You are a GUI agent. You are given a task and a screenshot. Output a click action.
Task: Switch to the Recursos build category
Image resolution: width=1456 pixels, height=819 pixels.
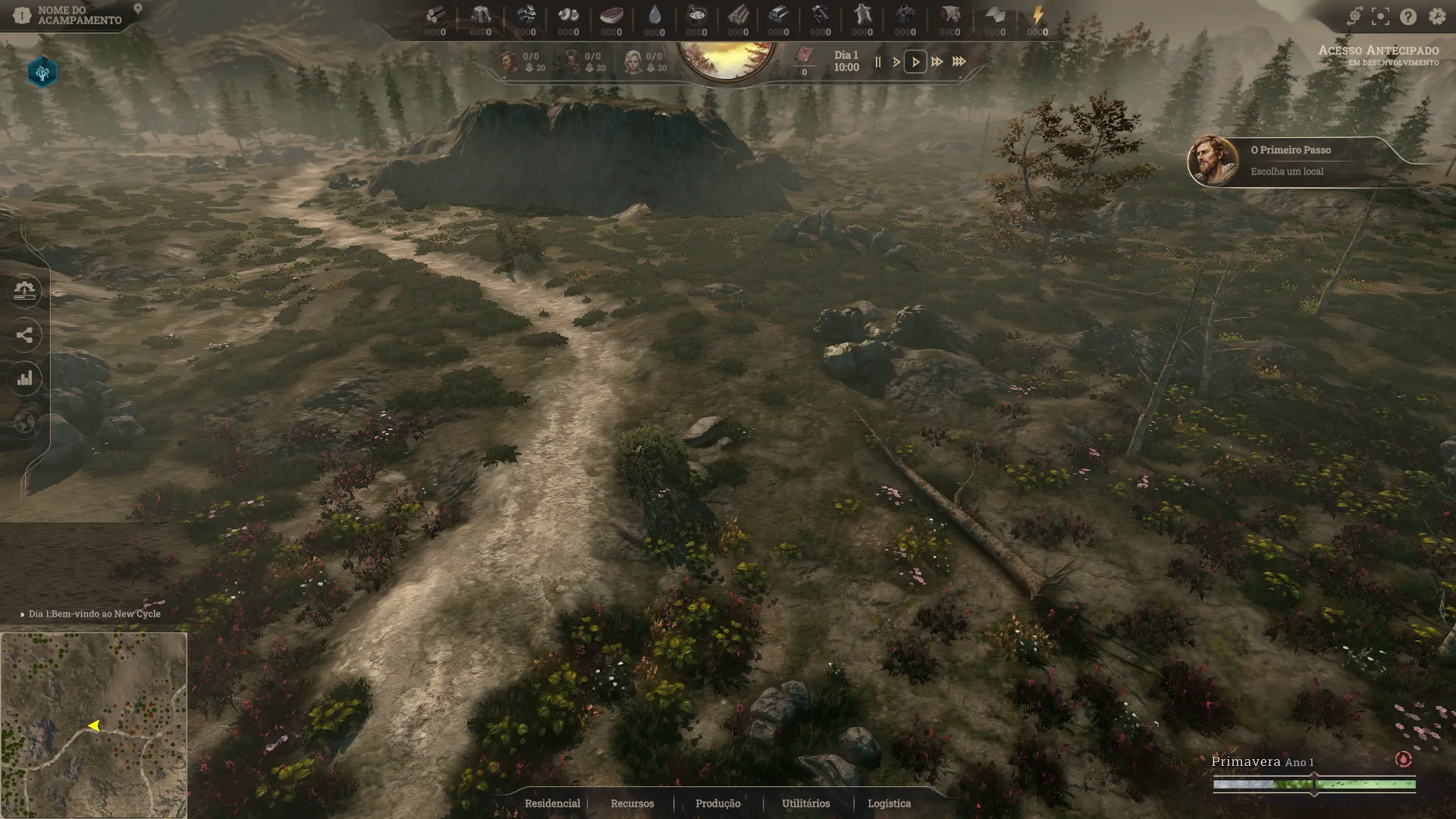coord(632,803)
